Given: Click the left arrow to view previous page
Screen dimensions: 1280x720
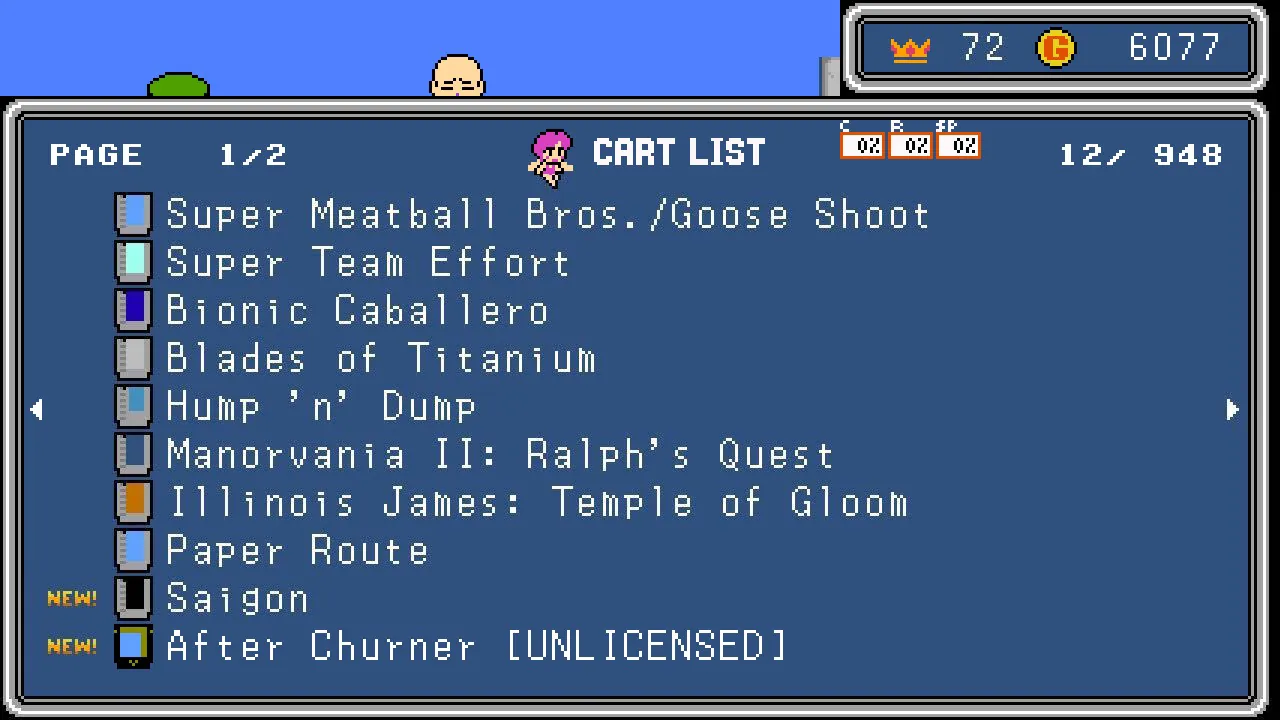Looking at the screenshot, I should [x=38, y=409].
